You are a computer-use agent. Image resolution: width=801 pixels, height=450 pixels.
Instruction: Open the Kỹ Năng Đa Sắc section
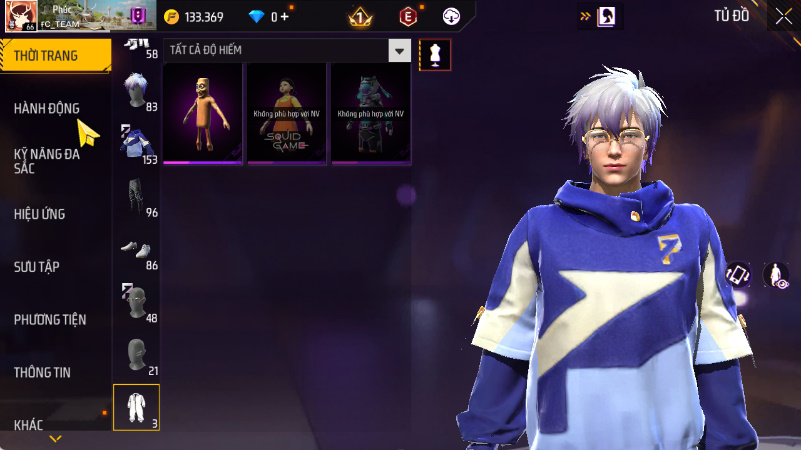pyautogui.click(x=47, y=160)
